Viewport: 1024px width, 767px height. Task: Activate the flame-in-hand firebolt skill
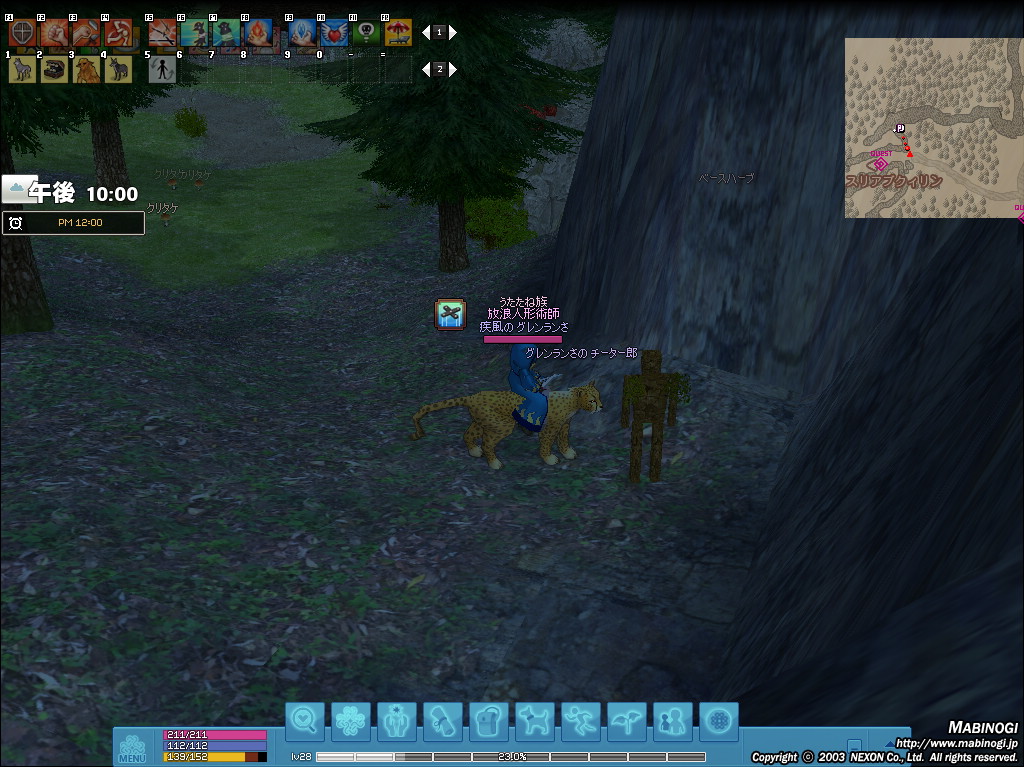257,33
